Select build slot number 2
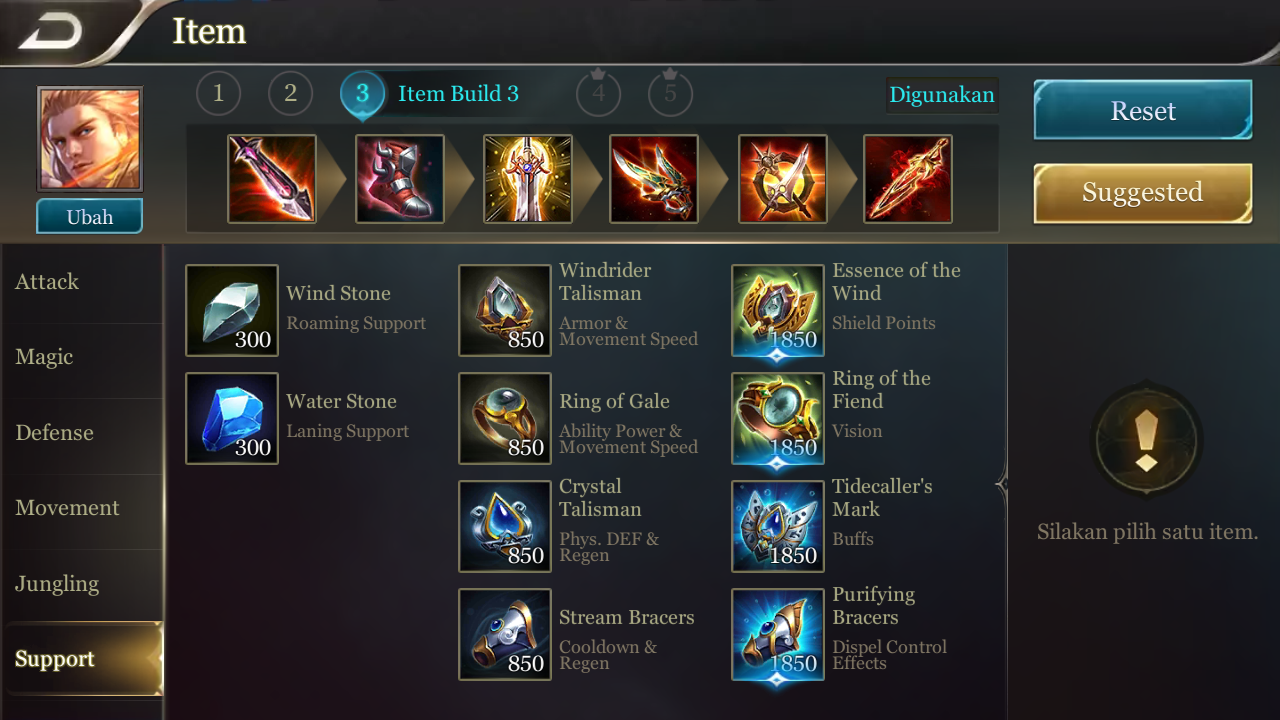This screenshot has height=720, width=1280. [x=289, y=94]
